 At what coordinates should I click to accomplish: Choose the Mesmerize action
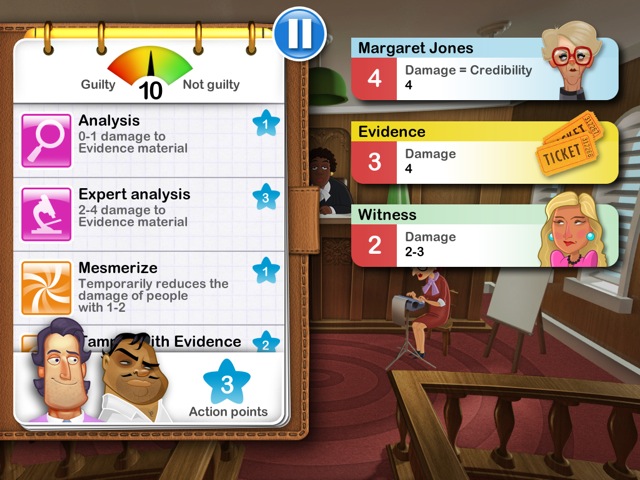point(150,285)
